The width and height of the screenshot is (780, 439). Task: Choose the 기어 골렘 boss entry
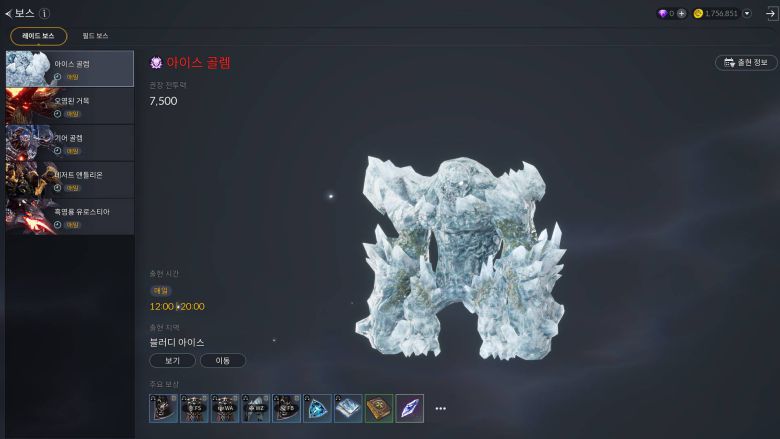point(70,142)
